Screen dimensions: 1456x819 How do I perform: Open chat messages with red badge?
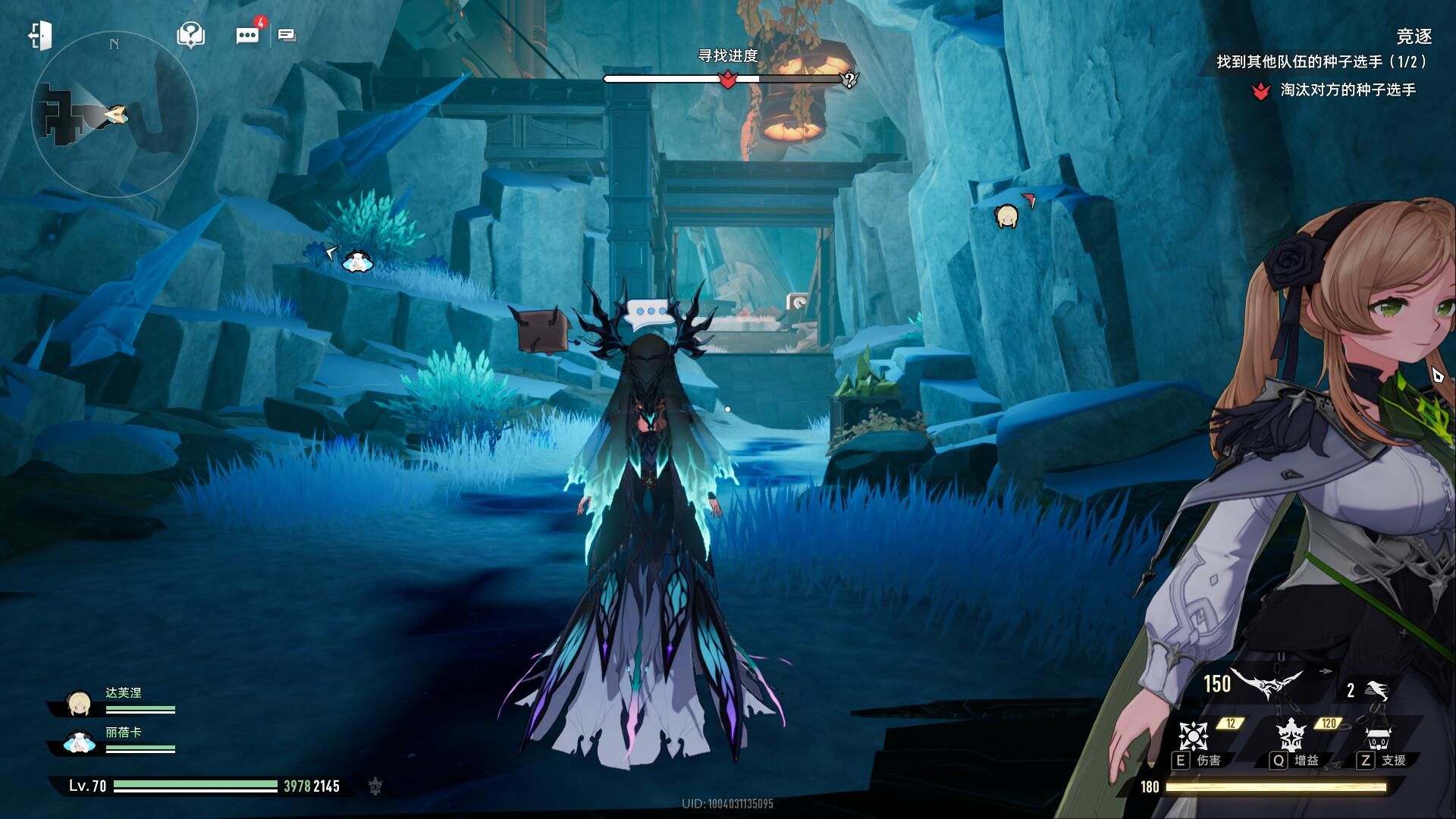(x=248, y=36)
